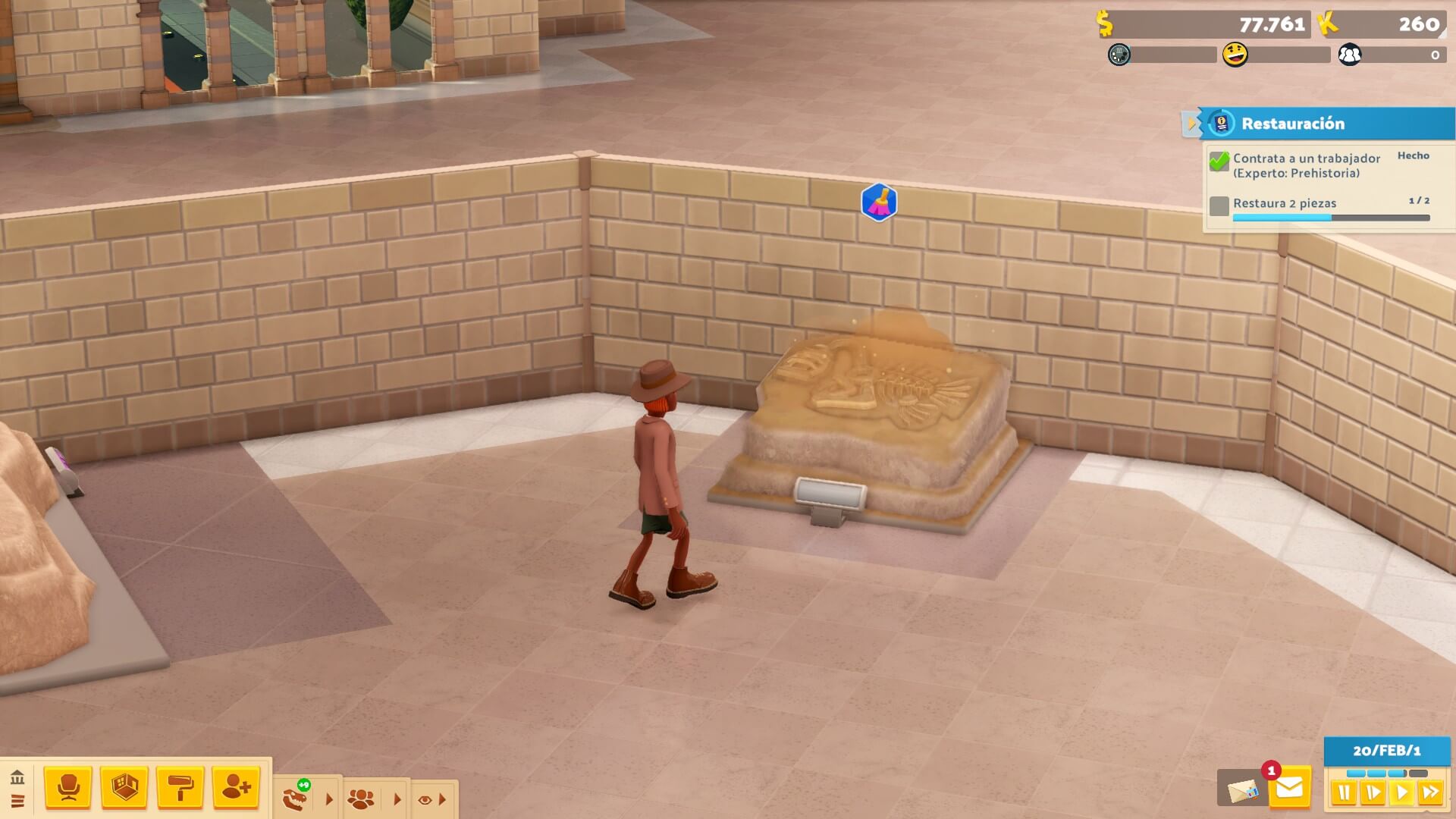Toggle the eye visualization mode
Image resolution: width=1456 pixels, height=819 pixels.
click(425, 799)
